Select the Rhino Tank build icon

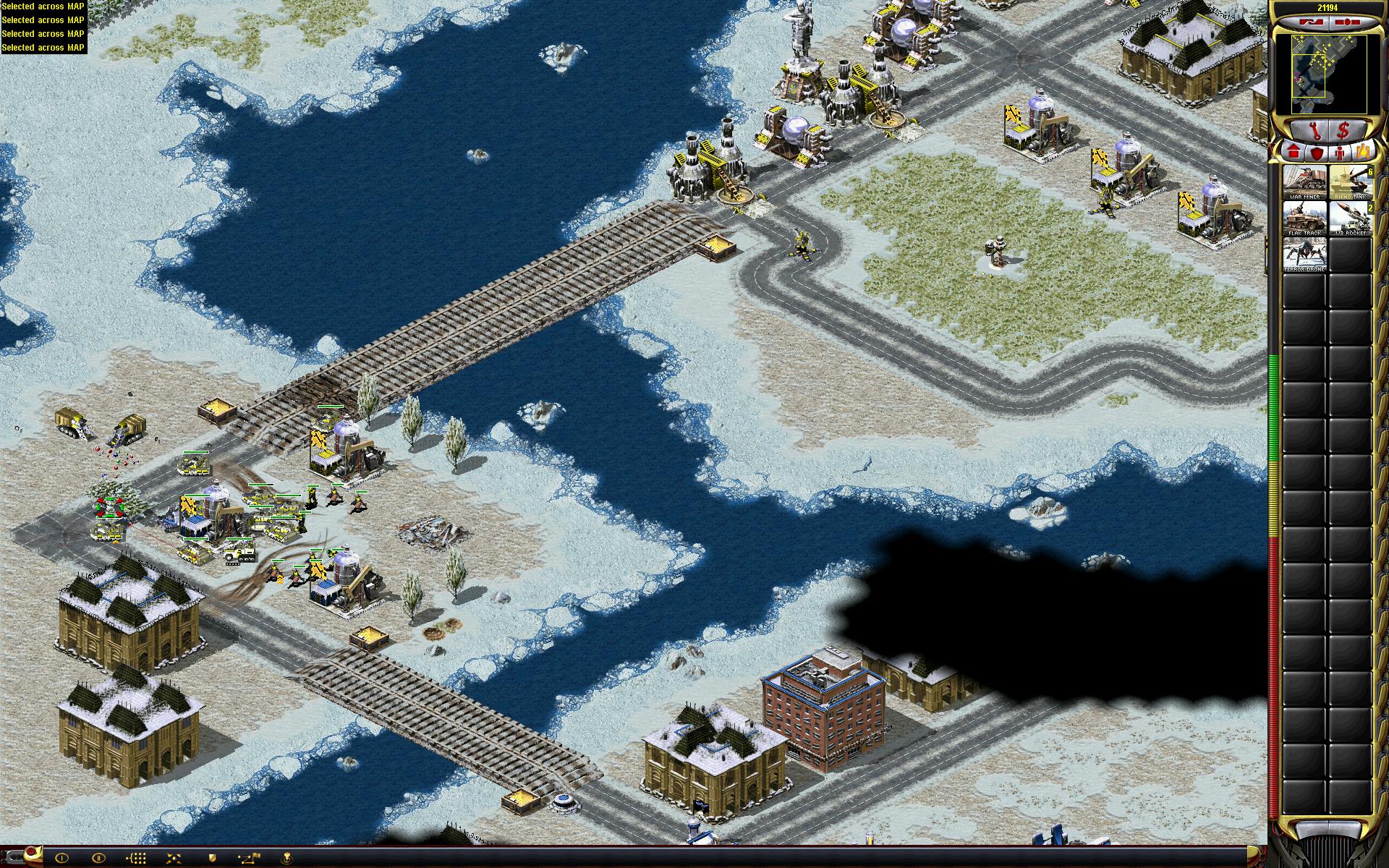(1351, 182)
